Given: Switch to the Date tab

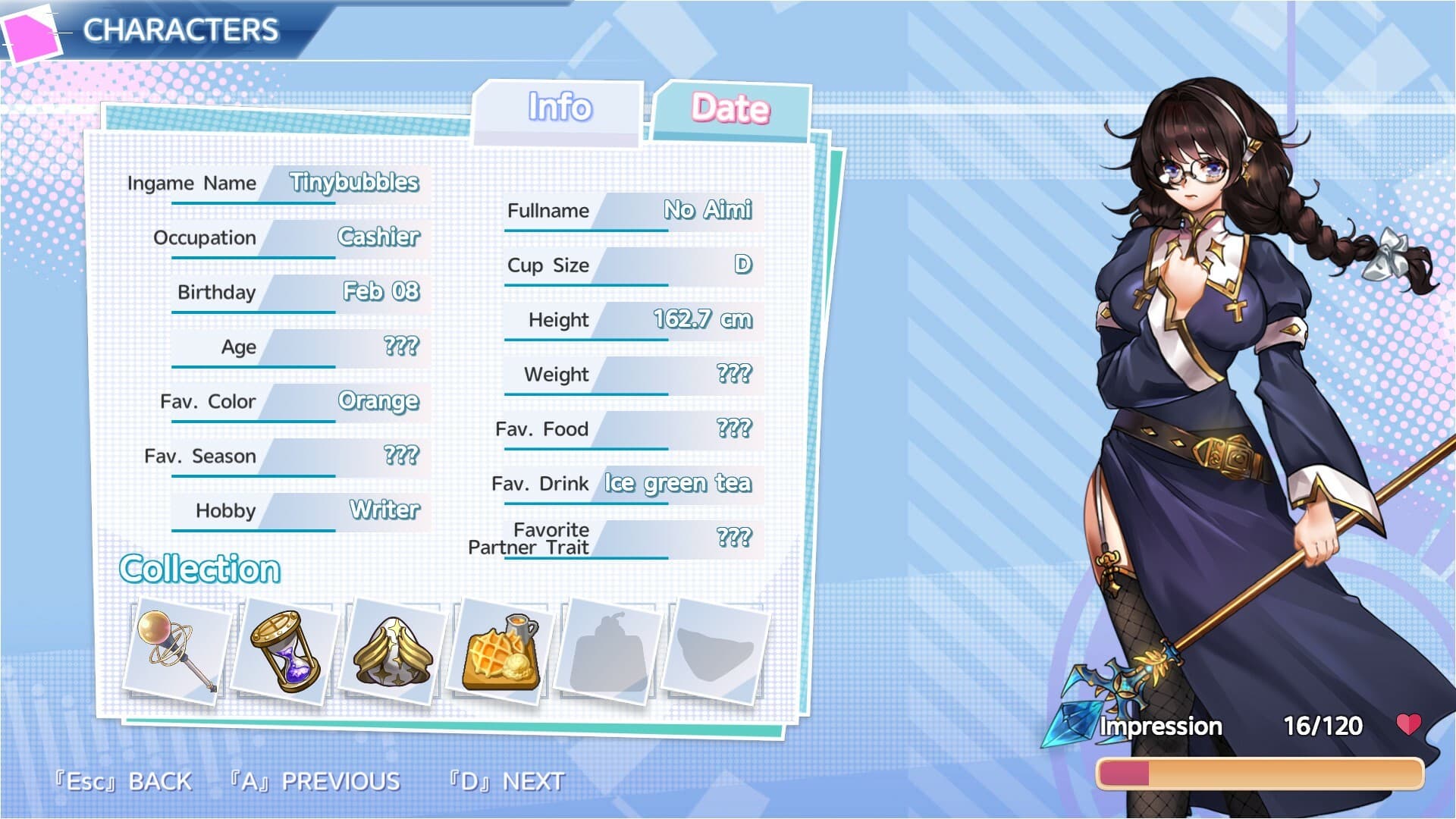Looking at the screenshot, I should coord(730,108).
